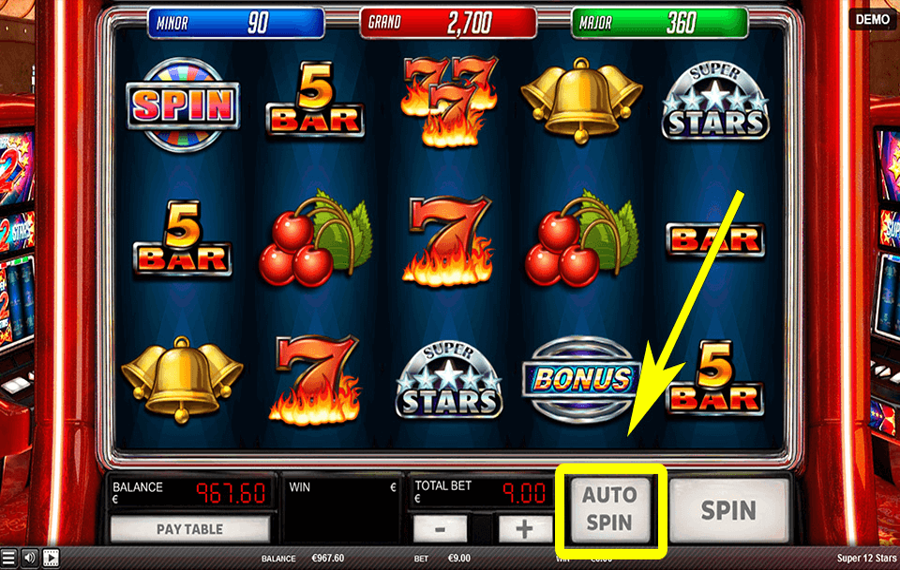Toggle sound with the speaker icon
The image size is (900, 570).
pos(29,558)
